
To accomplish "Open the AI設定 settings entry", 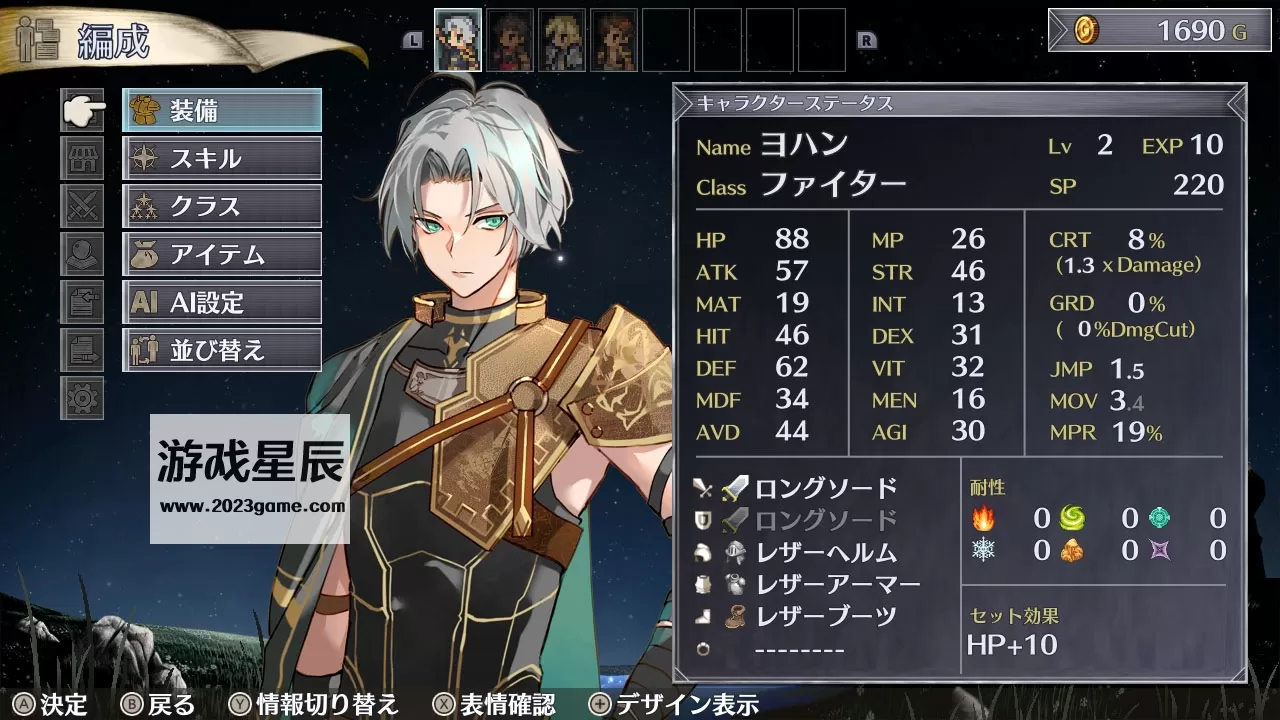I will tap(221, 302).
